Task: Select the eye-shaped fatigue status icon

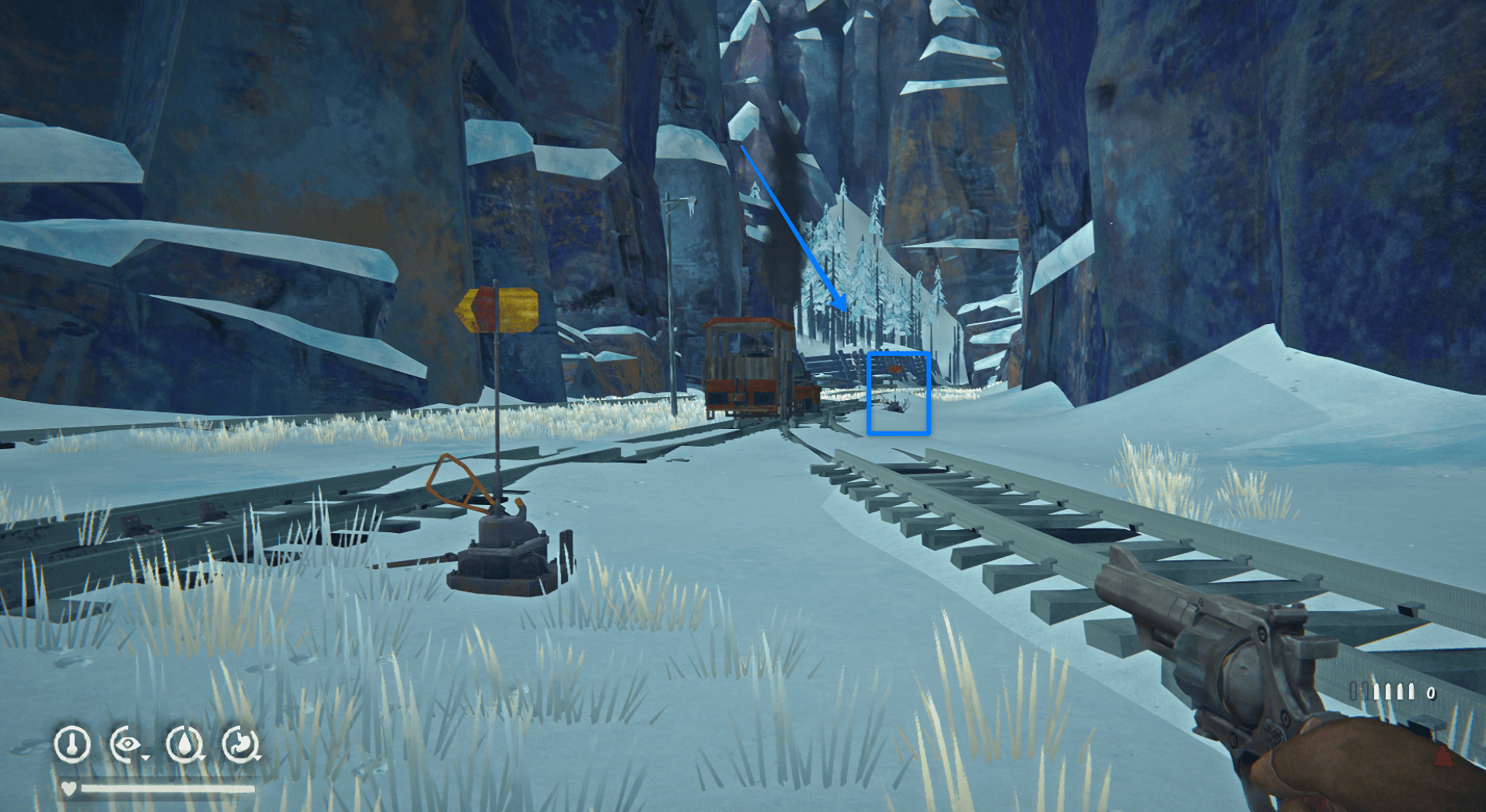Action: [x=127, y=744]
